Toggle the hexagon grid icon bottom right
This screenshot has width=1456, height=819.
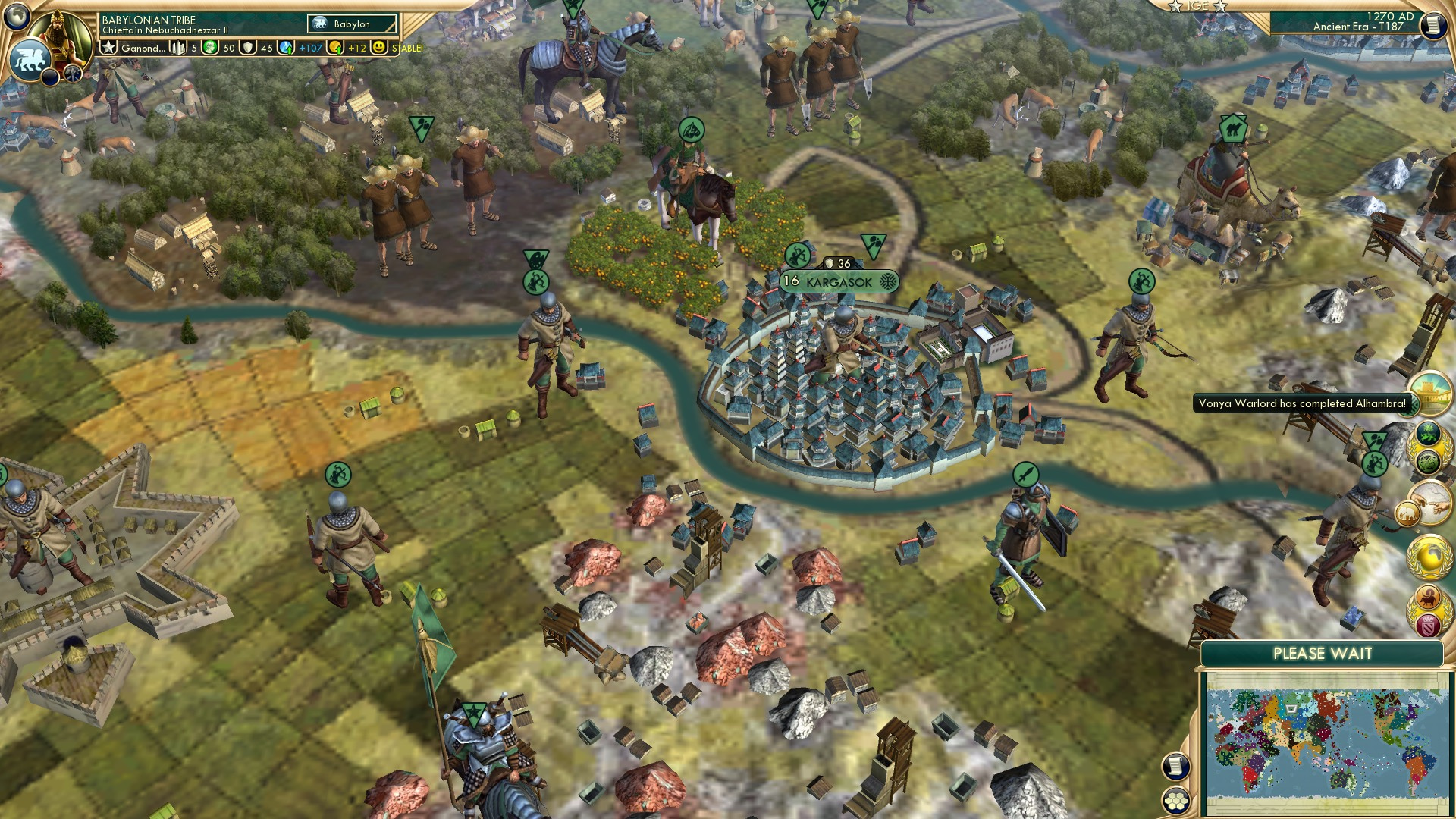click(x=1177, y=801)
